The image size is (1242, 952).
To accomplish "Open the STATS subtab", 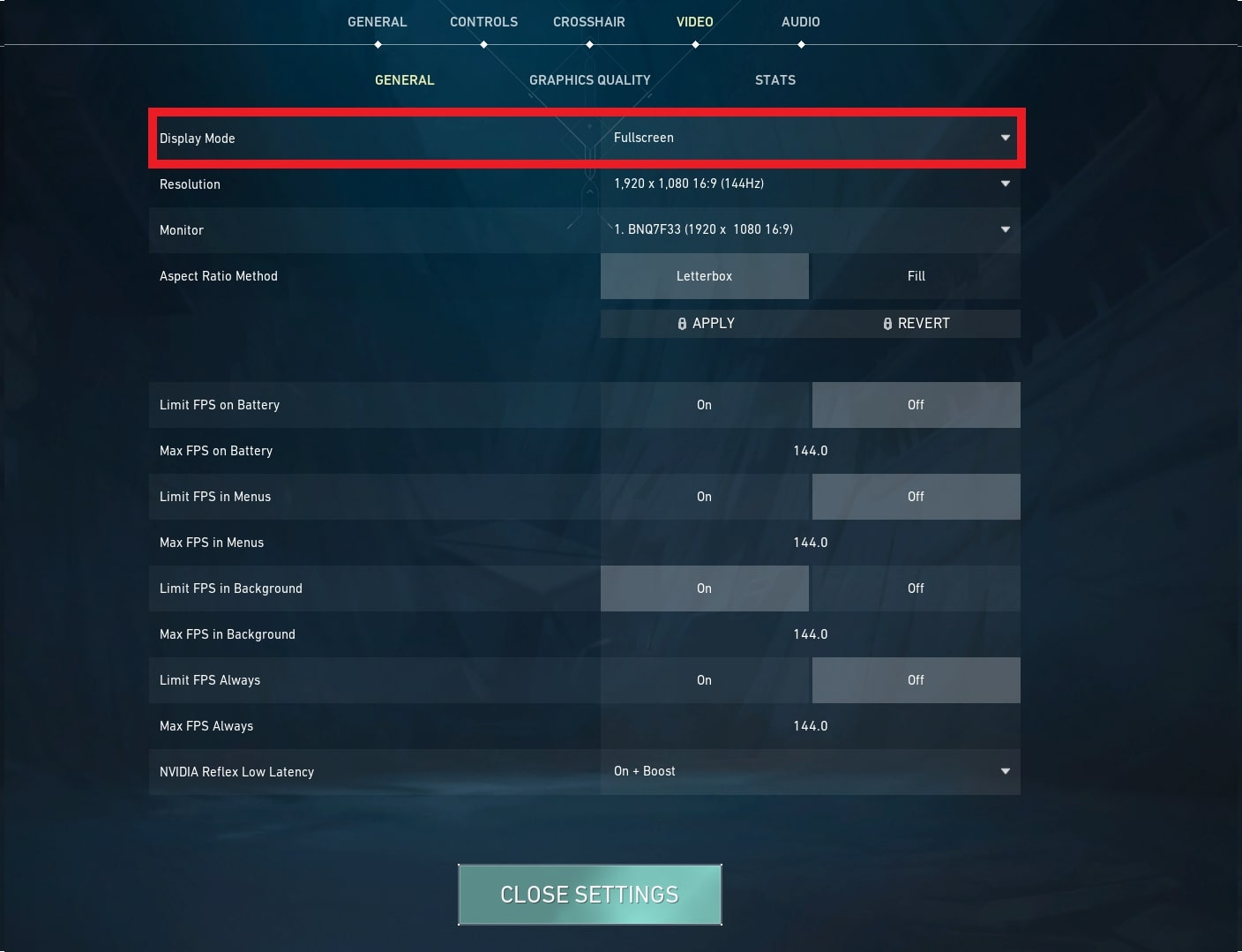I will tap(774, 79).
